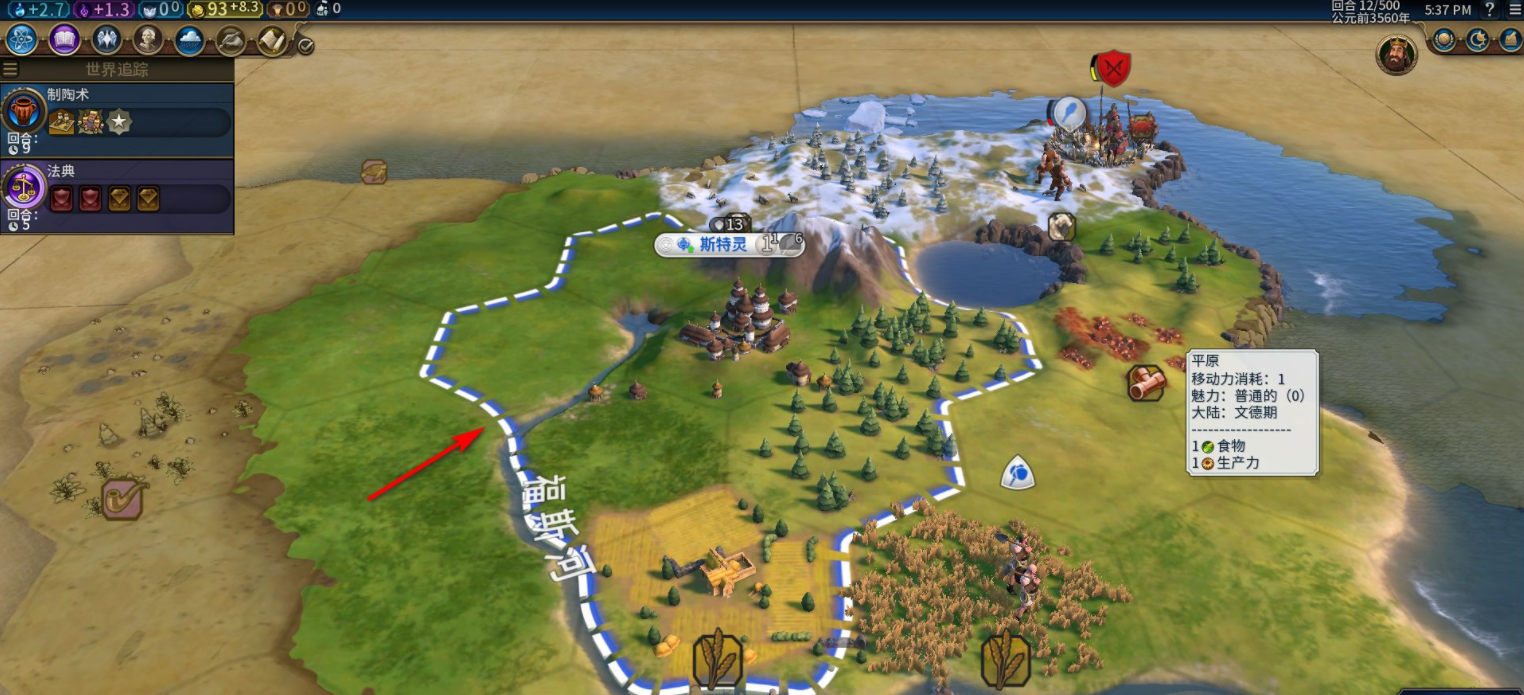The image size is (1524, 695).
Task: Open the scroll icon in the top bar
Action: coord(272,40)
